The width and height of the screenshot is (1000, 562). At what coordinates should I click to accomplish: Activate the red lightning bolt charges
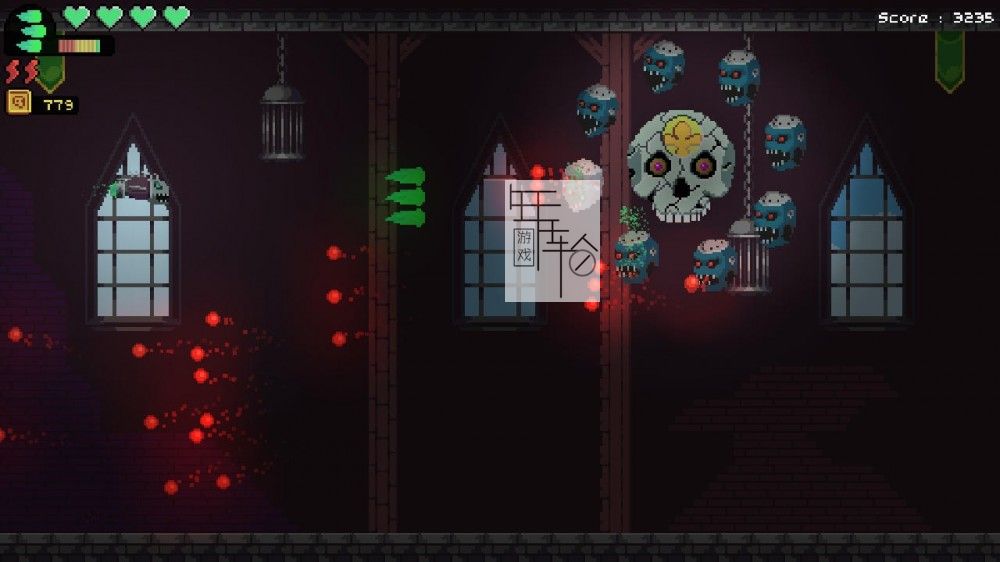point(22,72)
